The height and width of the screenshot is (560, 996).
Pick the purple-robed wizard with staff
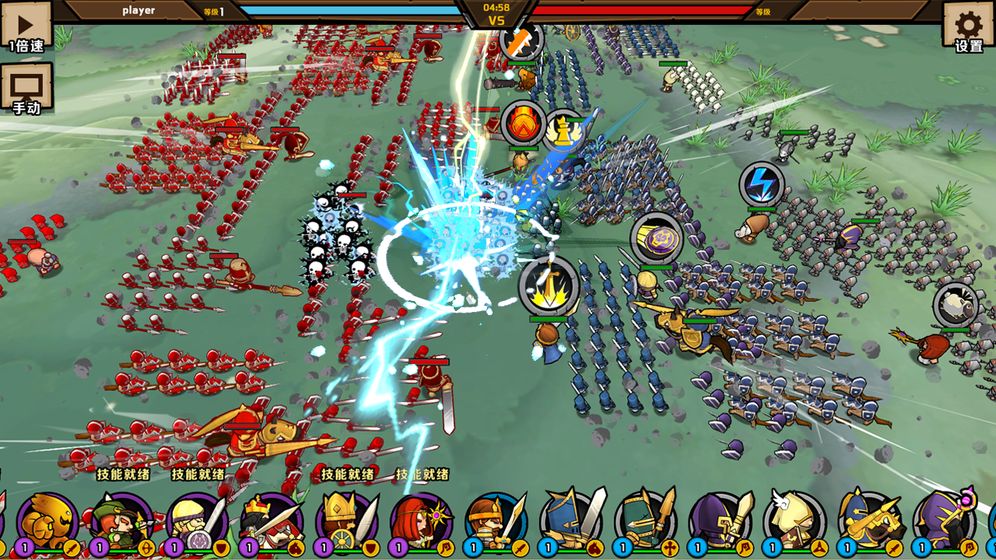pos(944,521)
